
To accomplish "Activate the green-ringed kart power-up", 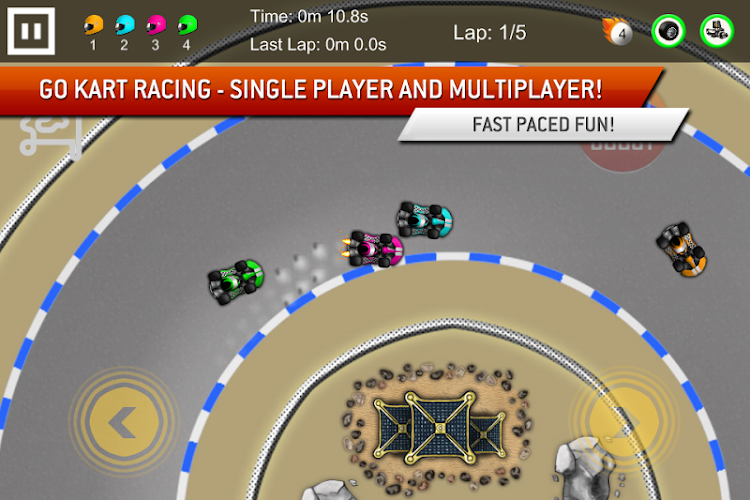I will (716, 31).
